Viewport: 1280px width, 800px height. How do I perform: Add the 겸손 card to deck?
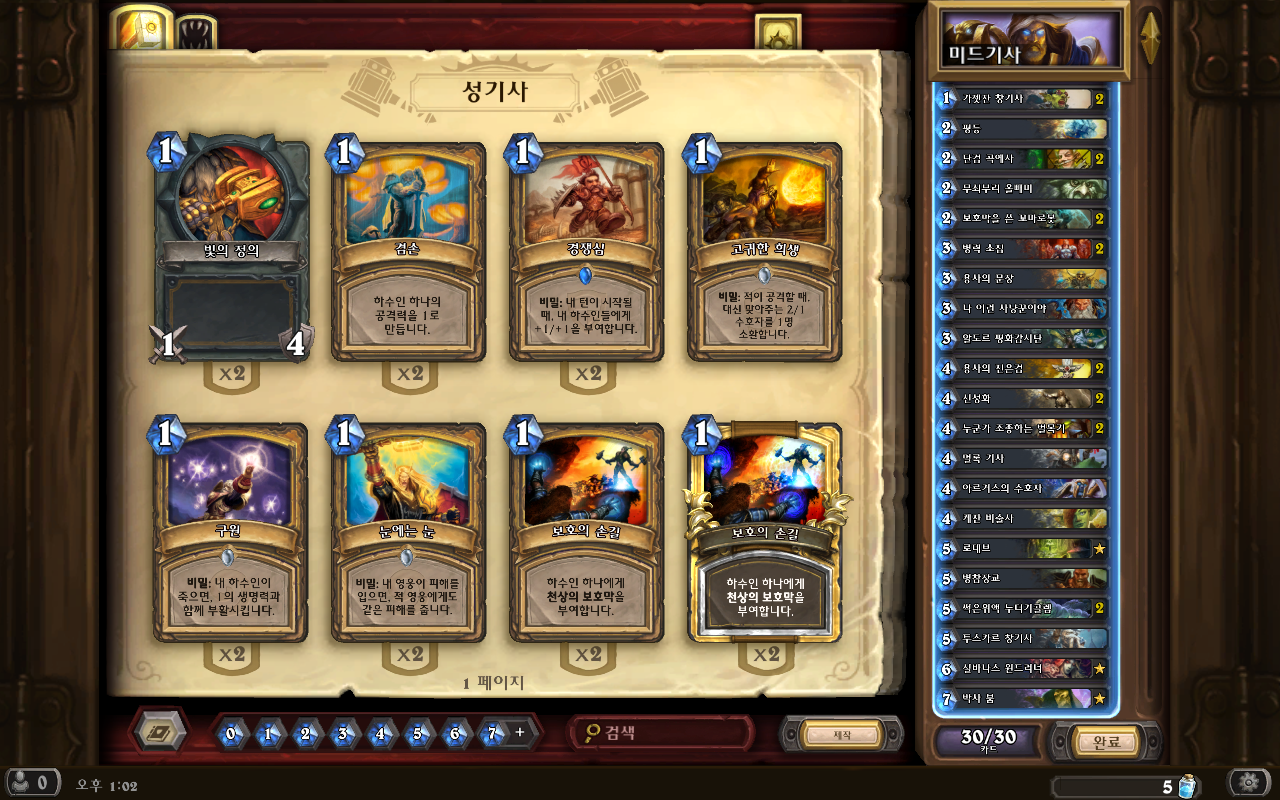(408, 255)
